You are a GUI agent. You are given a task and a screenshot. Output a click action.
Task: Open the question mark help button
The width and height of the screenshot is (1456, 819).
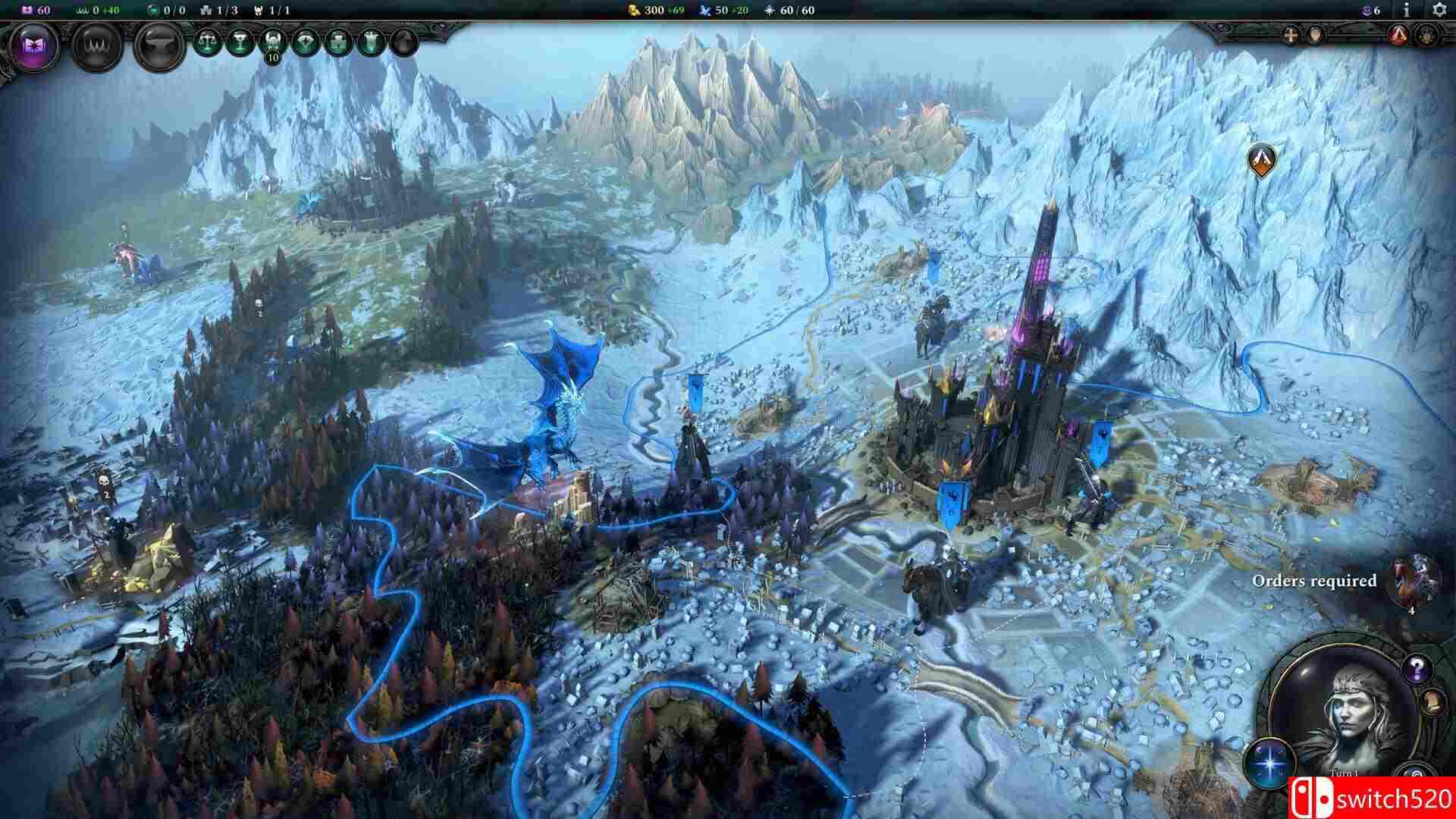pyautogui.click(x=1415, y=668)
